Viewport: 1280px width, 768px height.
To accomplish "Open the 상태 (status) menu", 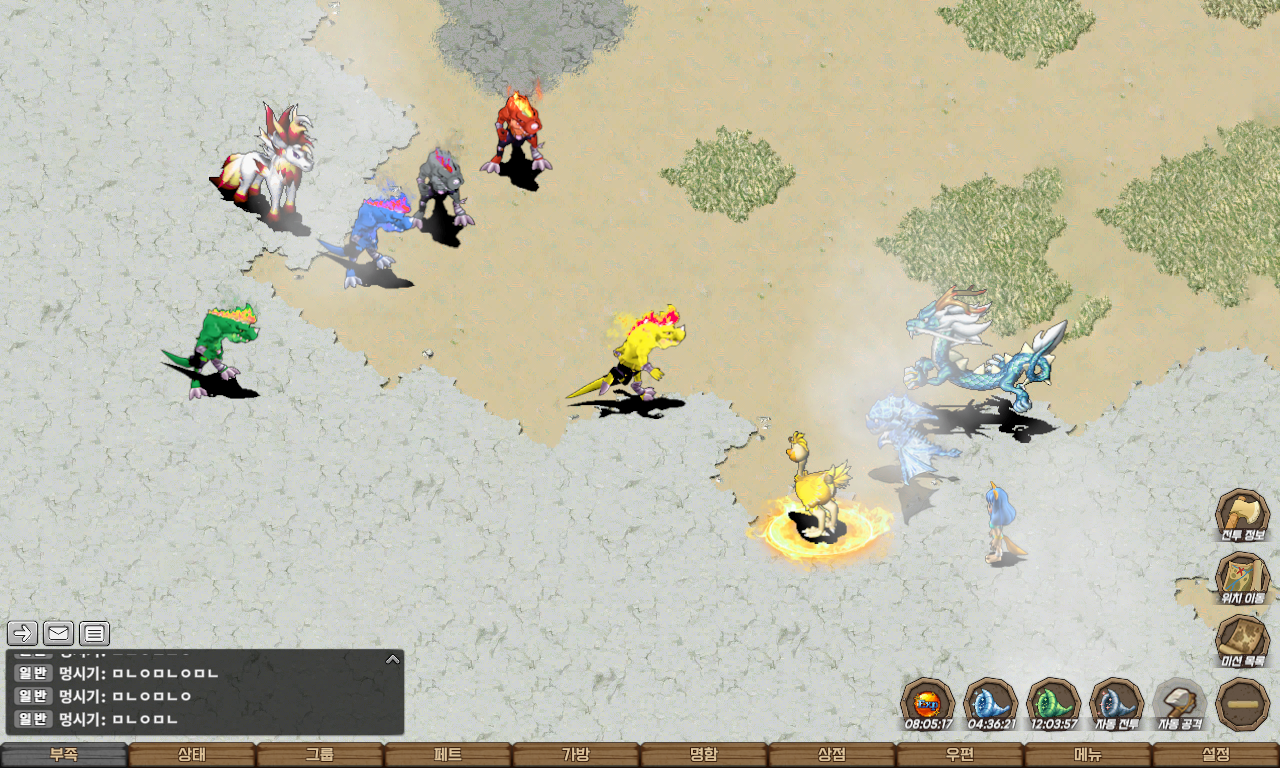I will coord(192,755).
